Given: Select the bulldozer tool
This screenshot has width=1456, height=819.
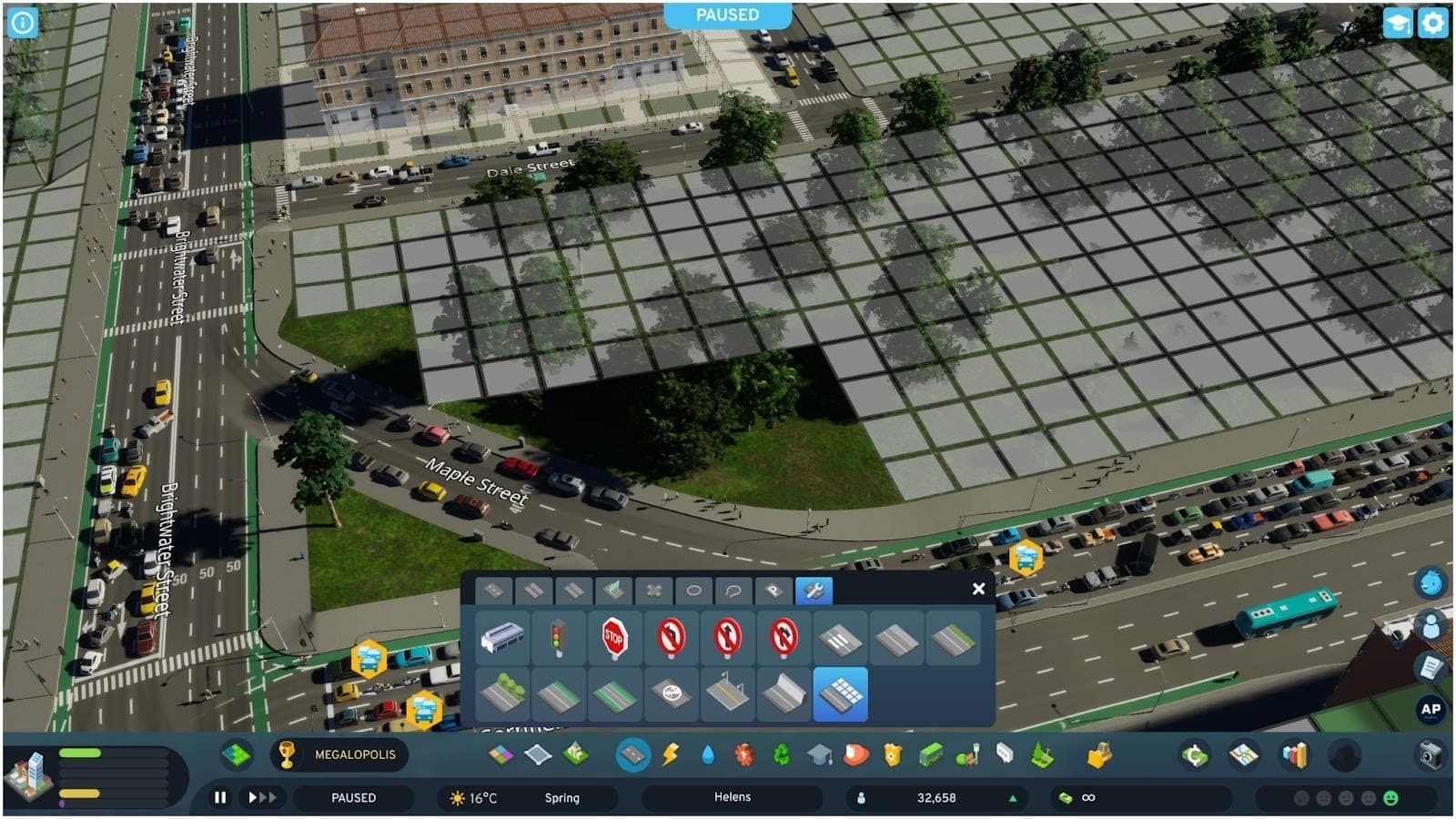Looking at the screenshot, I should 1099,754.
